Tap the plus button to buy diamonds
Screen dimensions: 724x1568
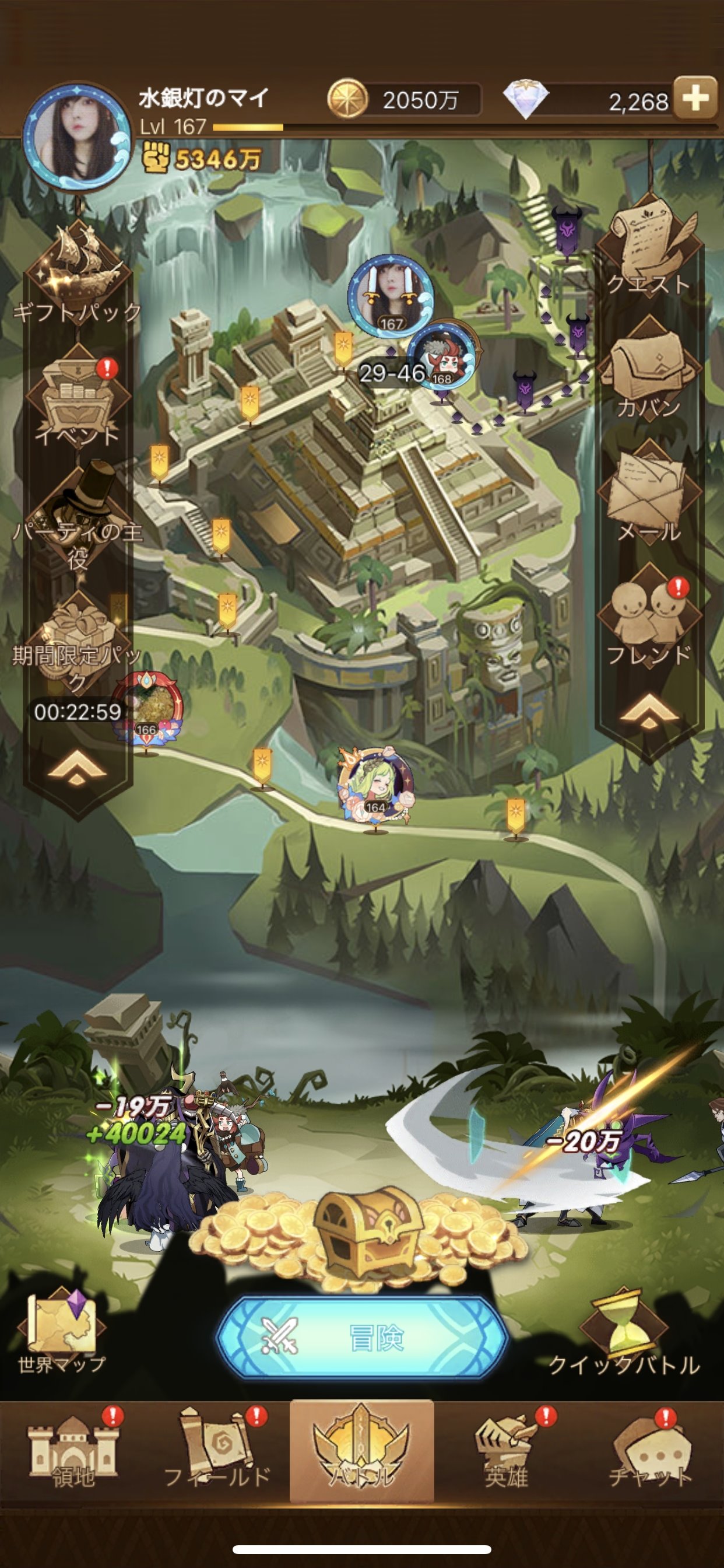pyautogui.click(x=695, y=98)
